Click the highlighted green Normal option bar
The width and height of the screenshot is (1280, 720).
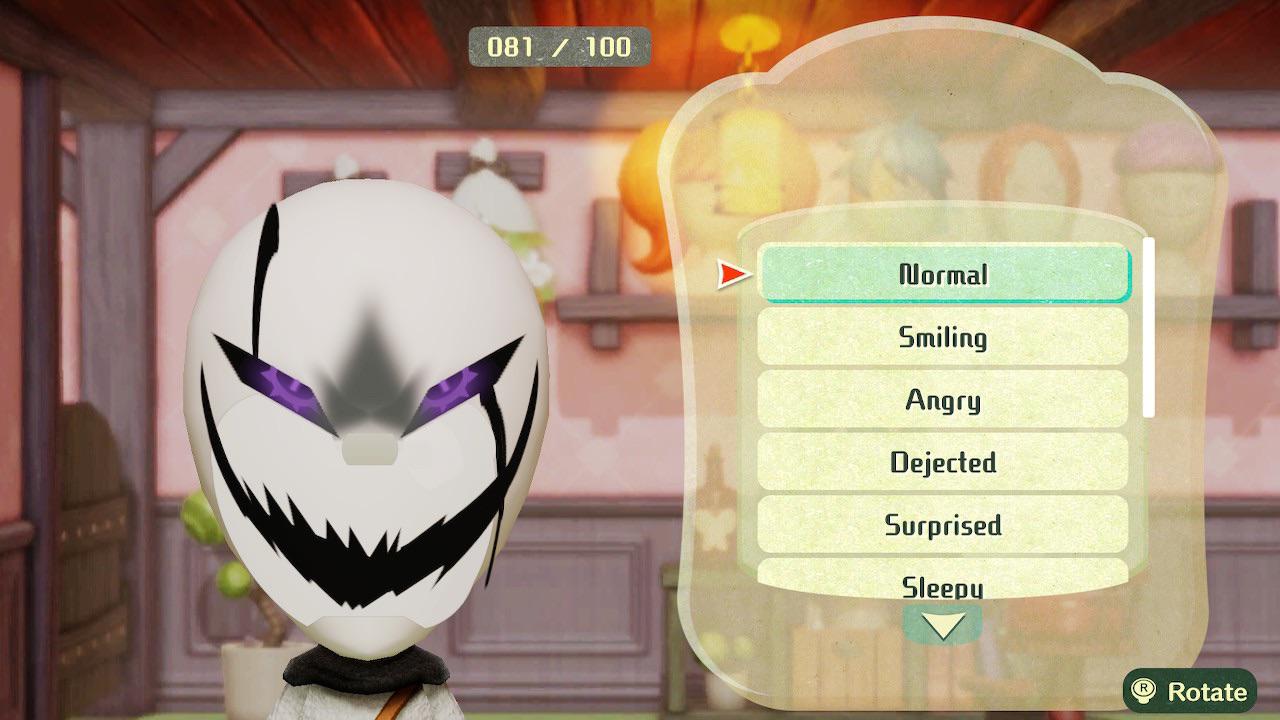click(x=943, y=274)
